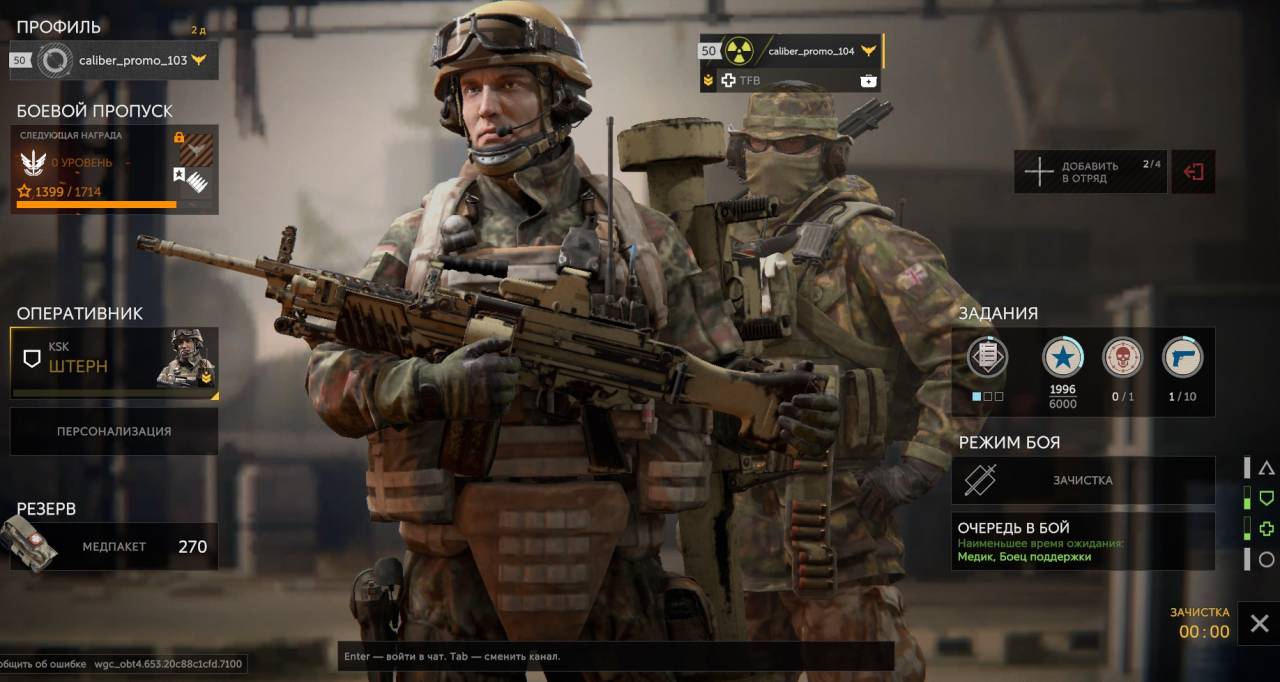The width and height of the screenshot is (1280, 682).
Task: View the skull kill task
Action: click(x=1122, y=357)
